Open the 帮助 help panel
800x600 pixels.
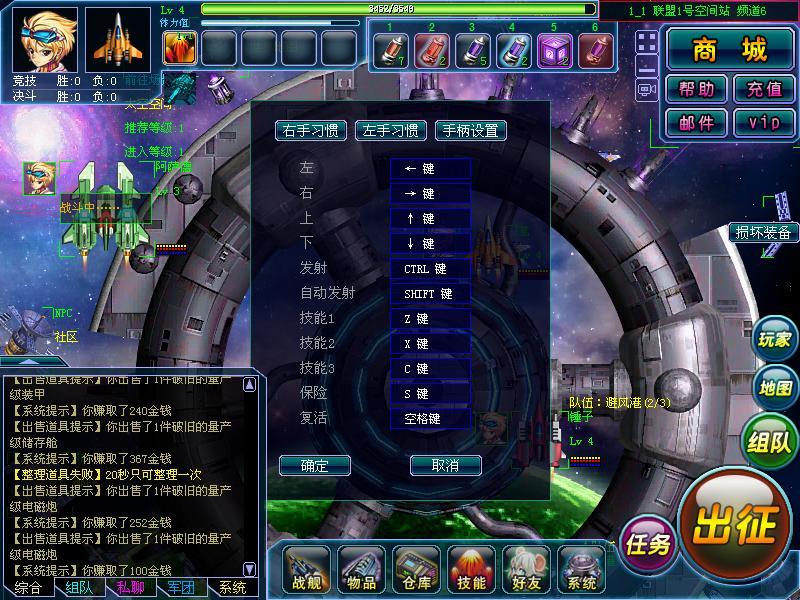coord(696,89)
